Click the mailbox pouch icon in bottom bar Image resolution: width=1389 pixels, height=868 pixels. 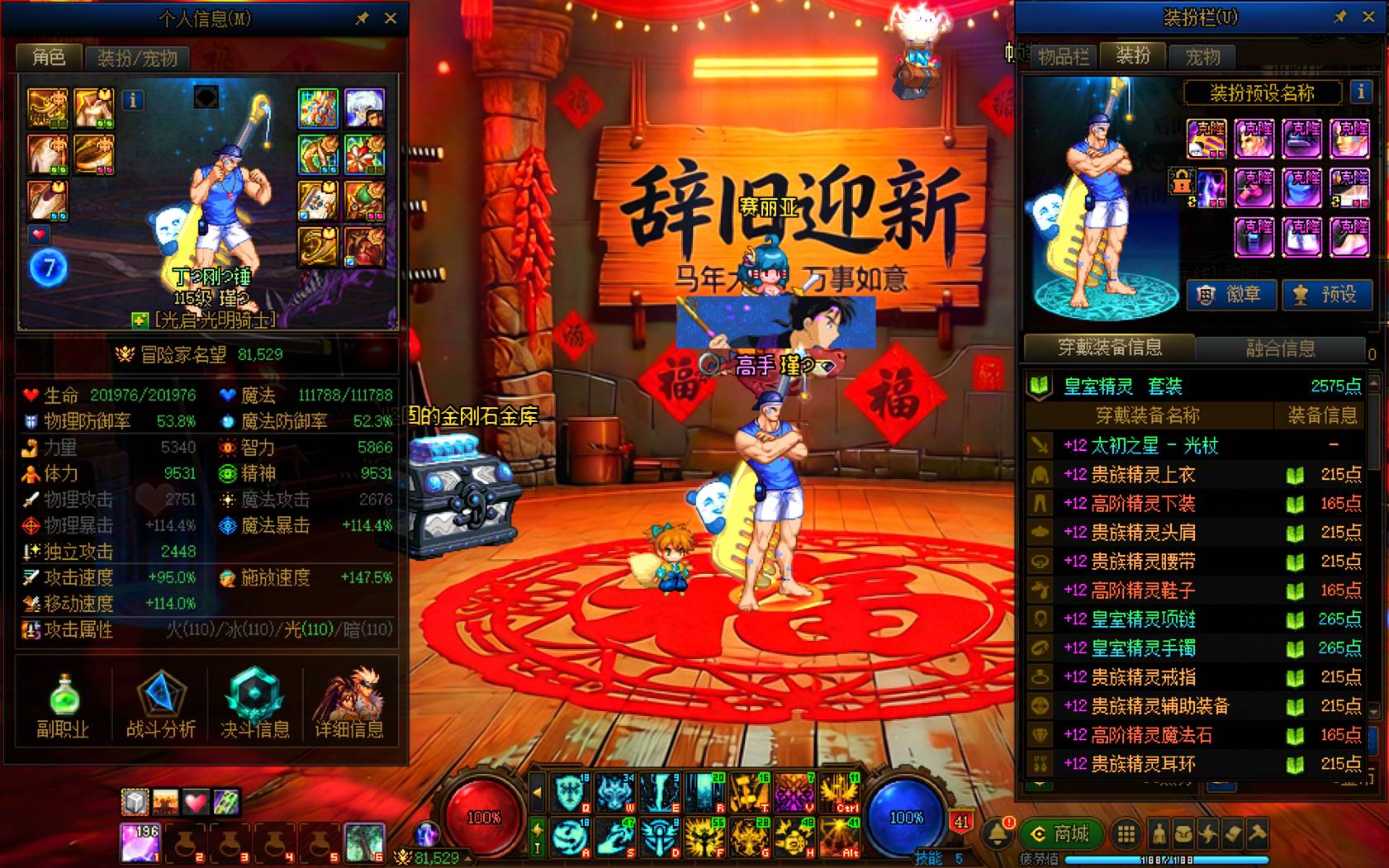(x=1183, y=834)
